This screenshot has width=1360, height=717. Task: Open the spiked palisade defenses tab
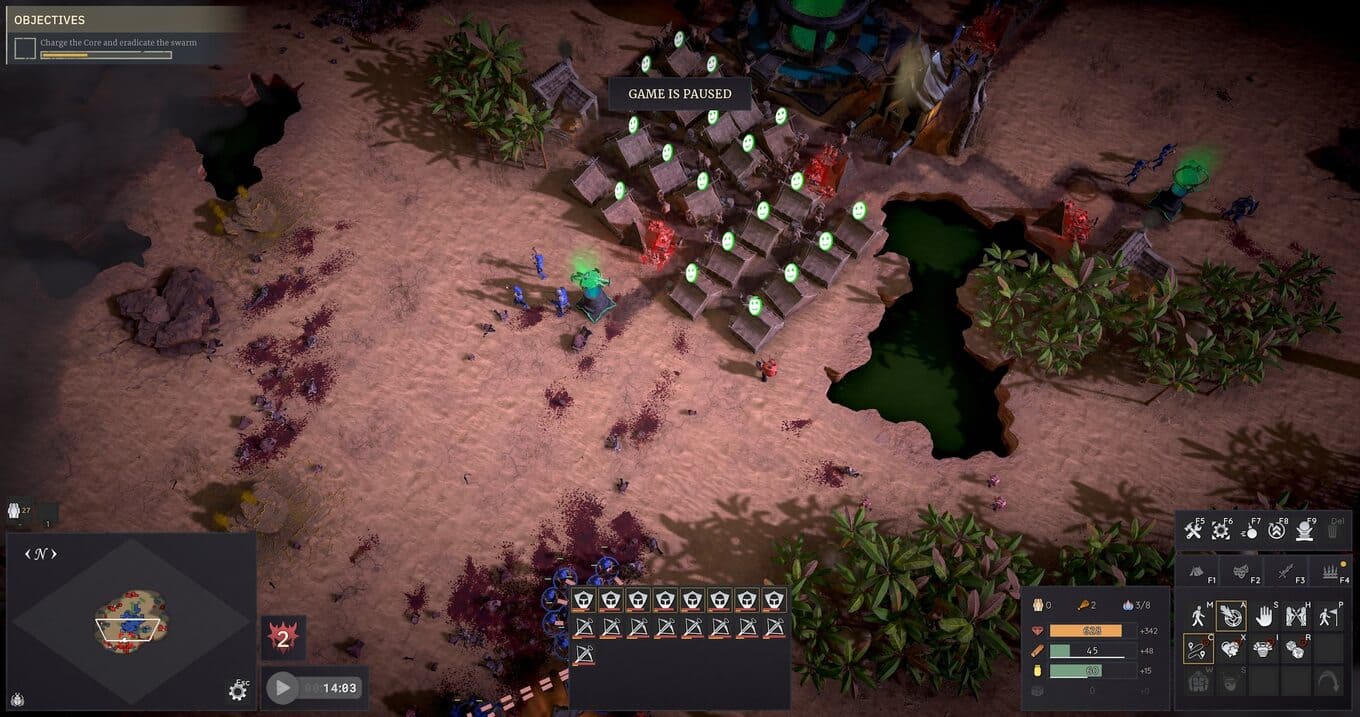pos(1330,571)
